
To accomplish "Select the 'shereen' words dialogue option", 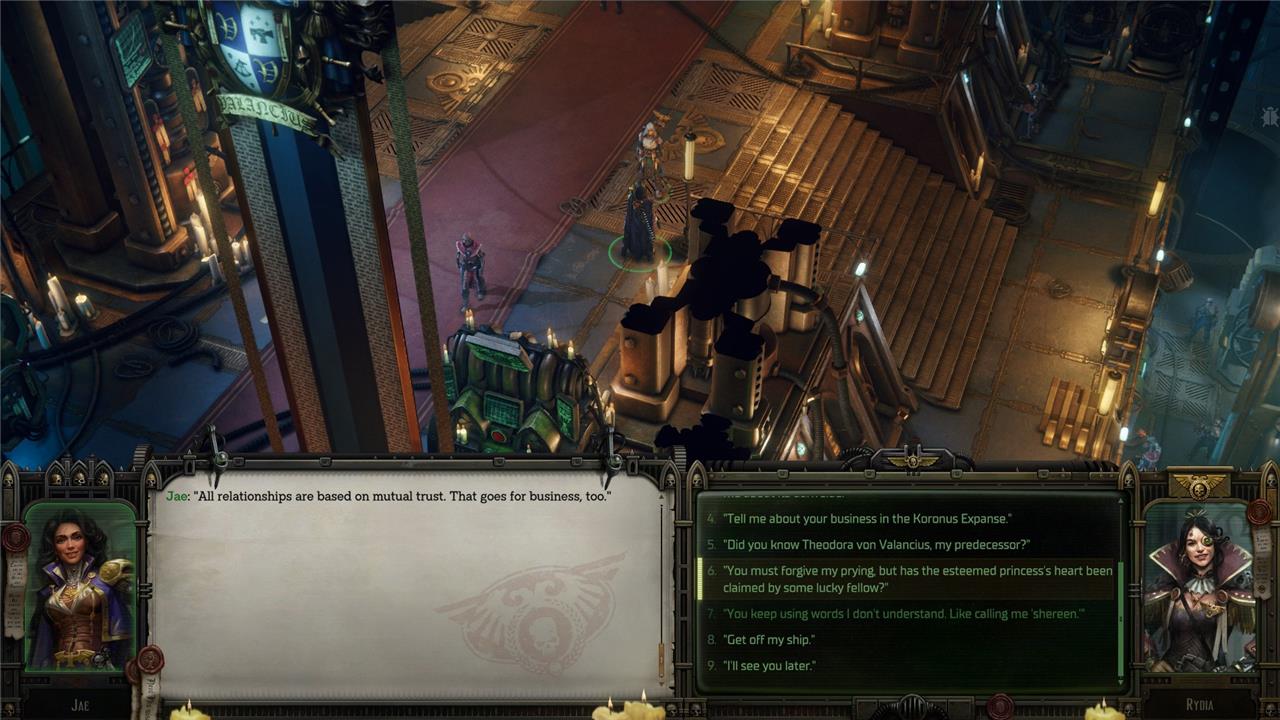I will click(903, 614).
